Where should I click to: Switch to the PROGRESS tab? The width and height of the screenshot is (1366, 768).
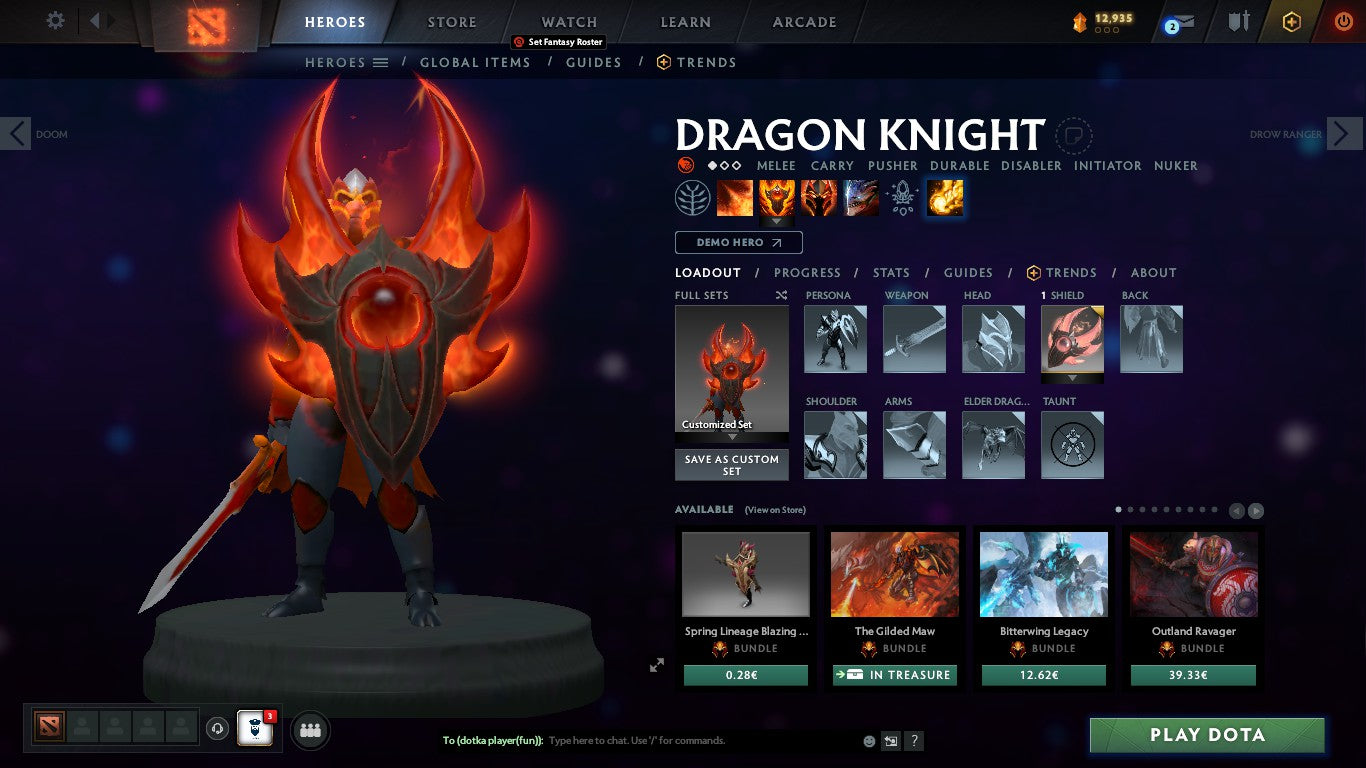pyautogui.click(x=808, y=272)
